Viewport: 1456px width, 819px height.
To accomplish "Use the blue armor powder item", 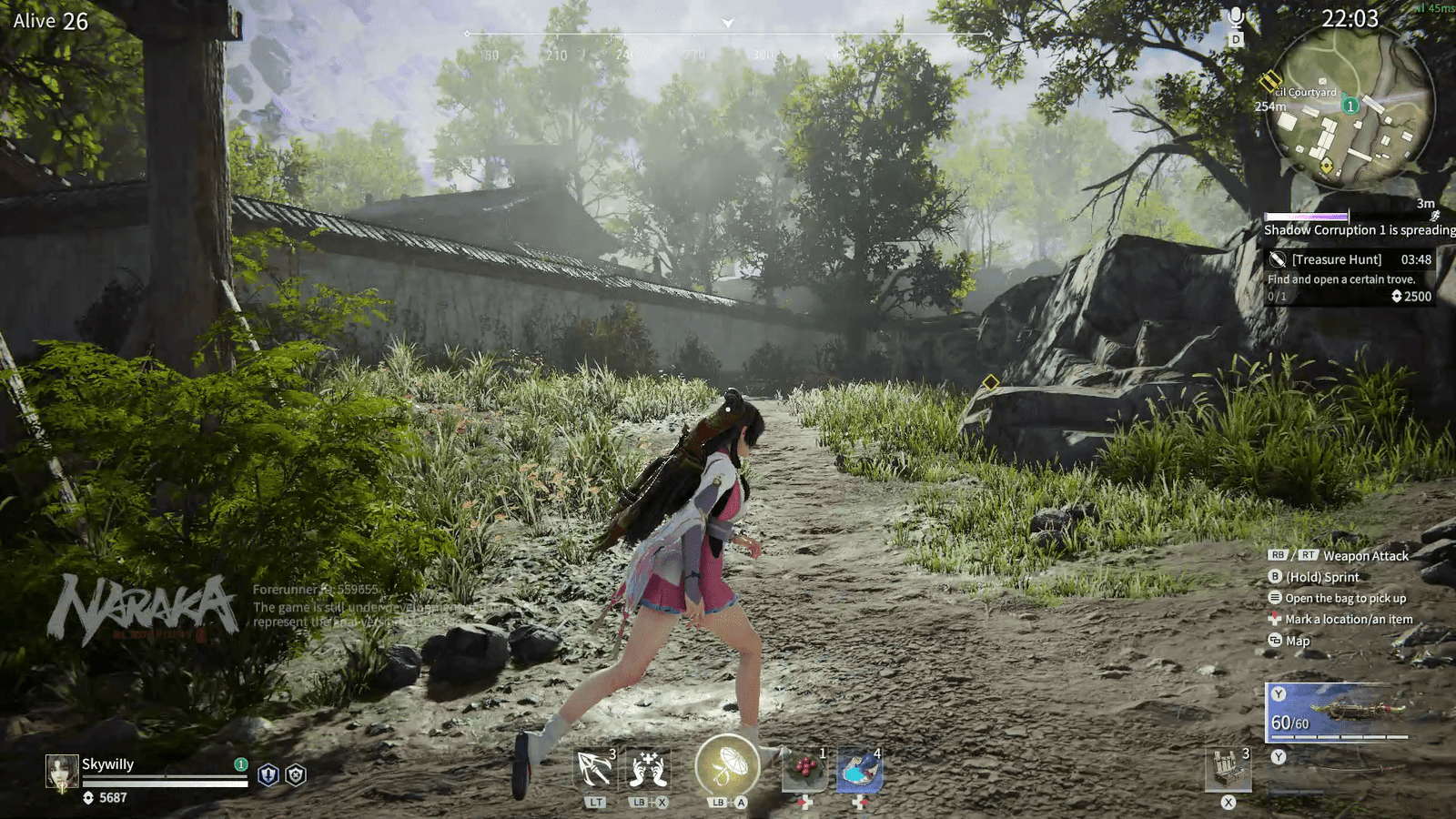I will [x=858, y=770].
